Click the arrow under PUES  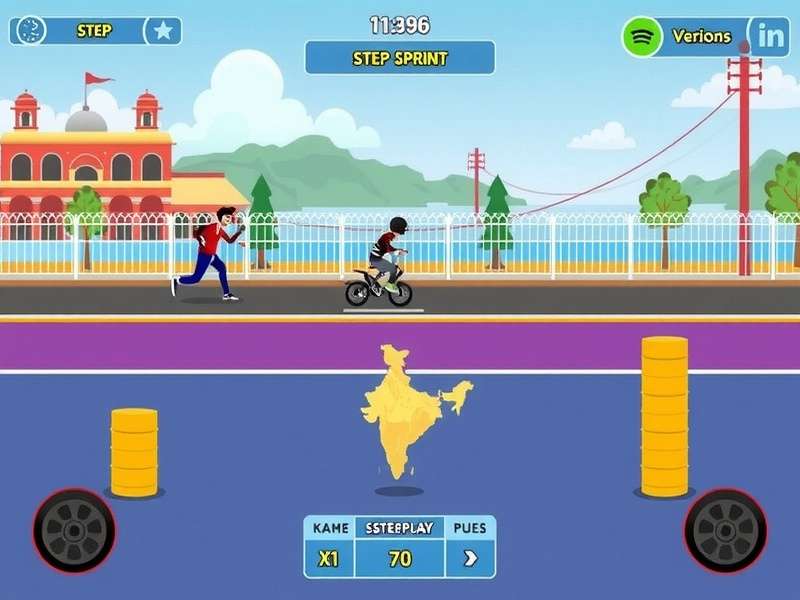(470, 559)
